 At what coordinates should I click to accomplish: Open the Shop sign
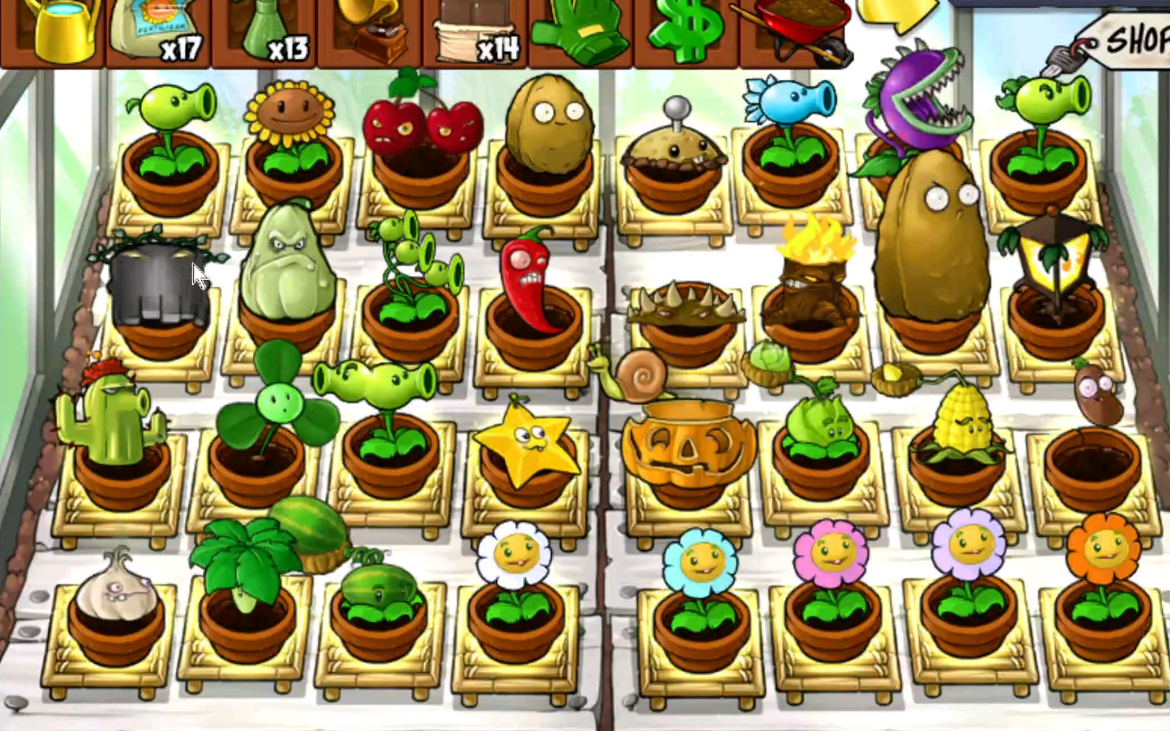point(1125,42)
